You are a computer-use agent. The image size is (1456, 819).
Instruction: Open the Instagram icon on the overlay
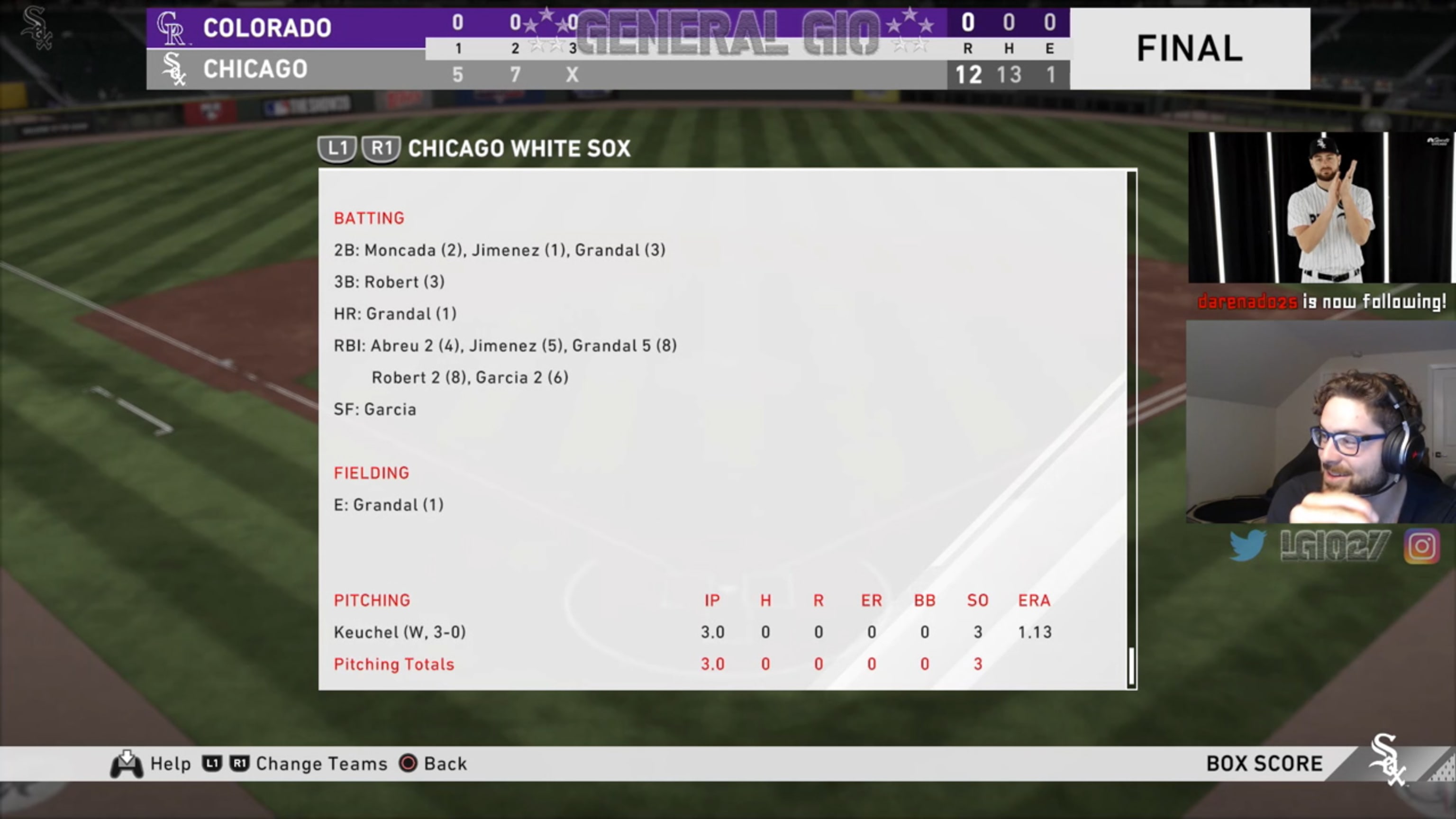(1421, 546)
